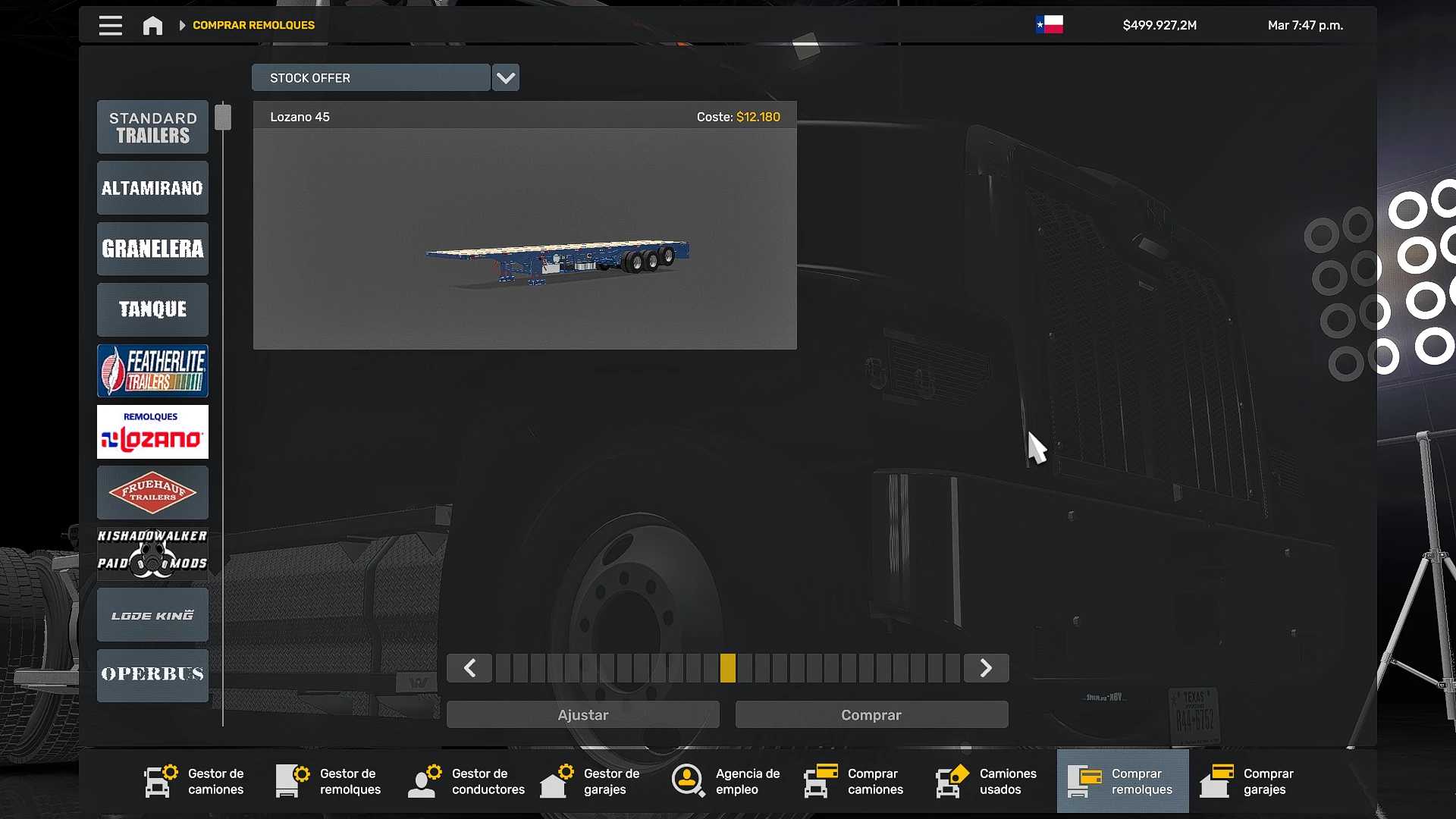This screenshot has width=1456, height=819.
Task: Open the Agencia de empleo screen
Action: pos(724,781)
